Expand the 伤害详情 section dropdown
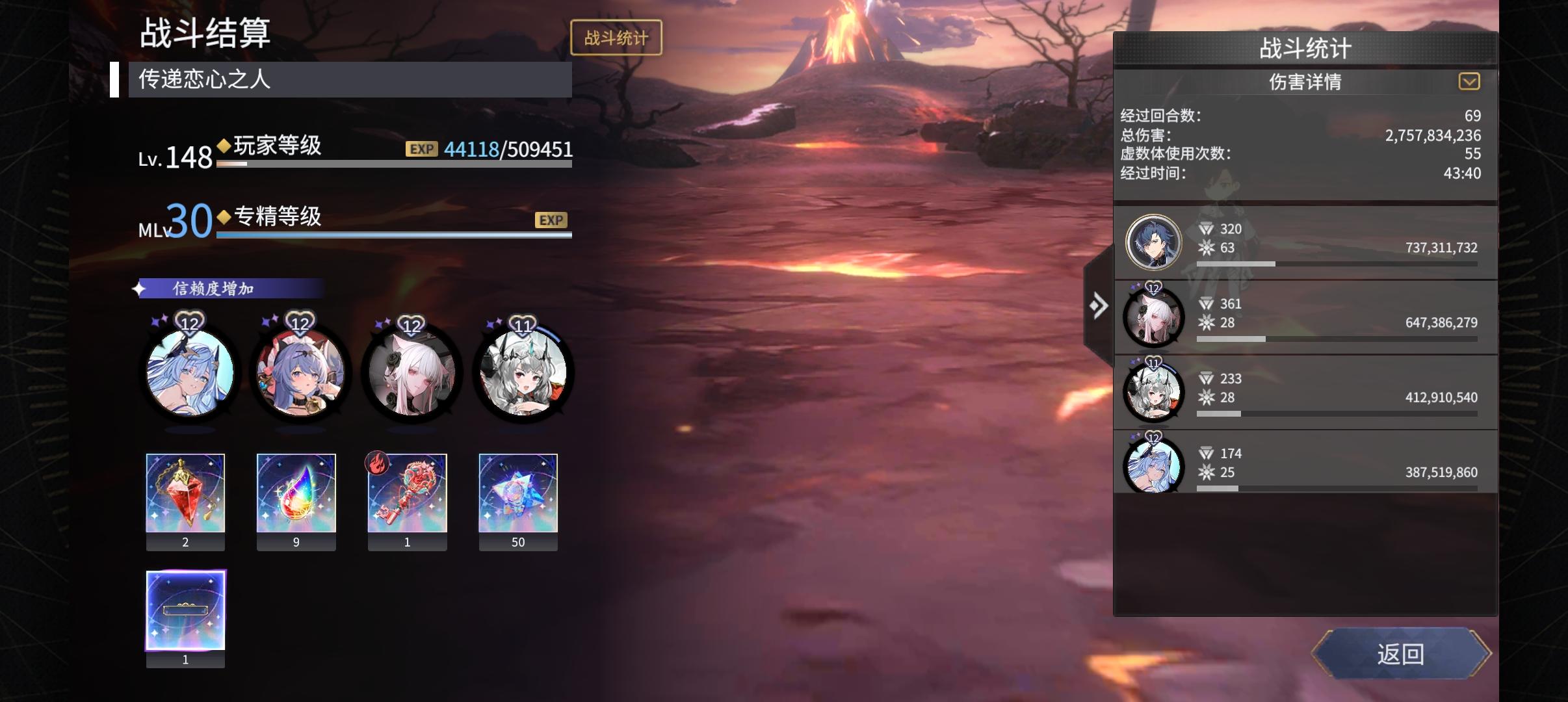 coord(1470,82)
